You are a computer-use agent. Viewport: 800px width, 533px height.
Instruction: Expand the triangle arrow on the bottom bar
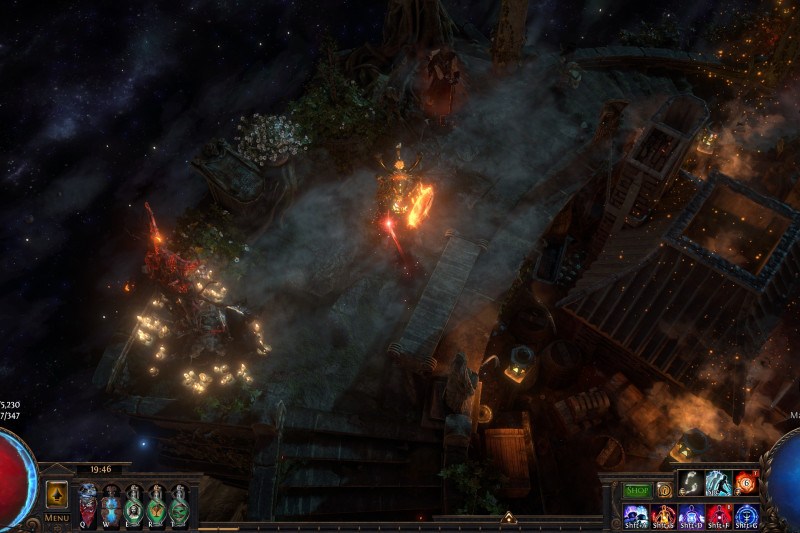[508, 518]
